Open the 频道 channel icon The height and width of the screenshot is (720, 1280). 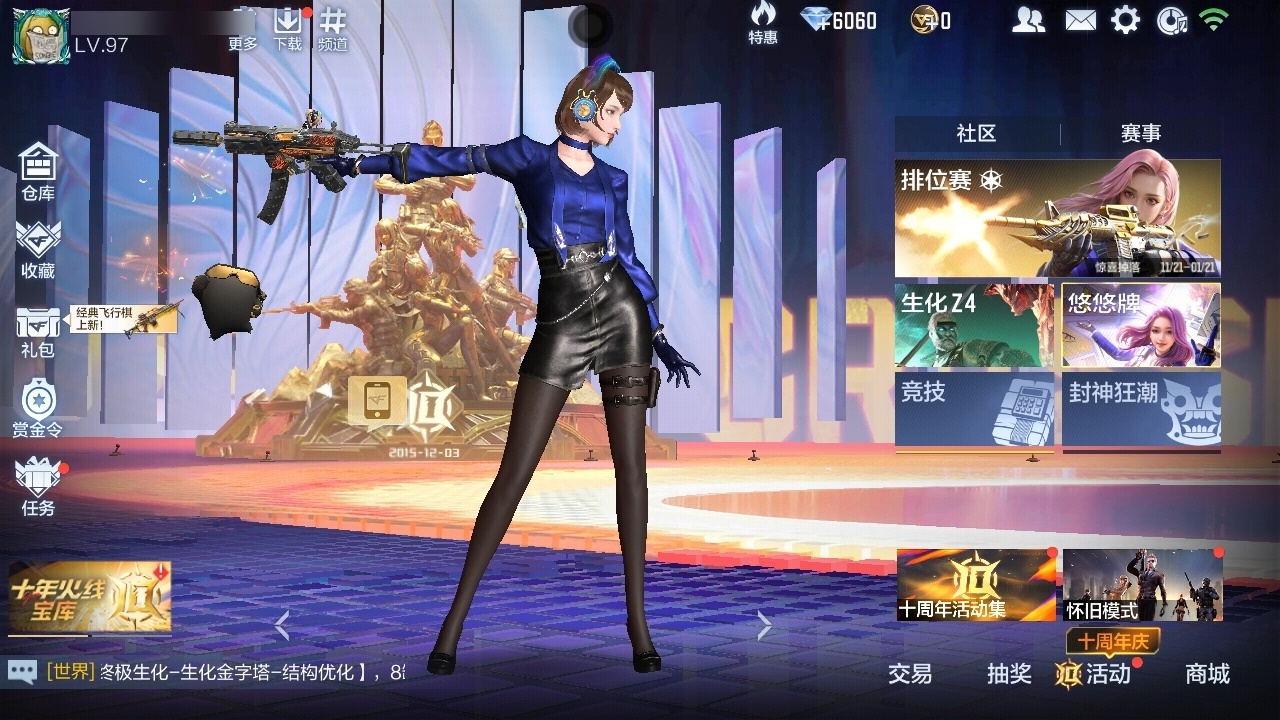tap(333, 28)
